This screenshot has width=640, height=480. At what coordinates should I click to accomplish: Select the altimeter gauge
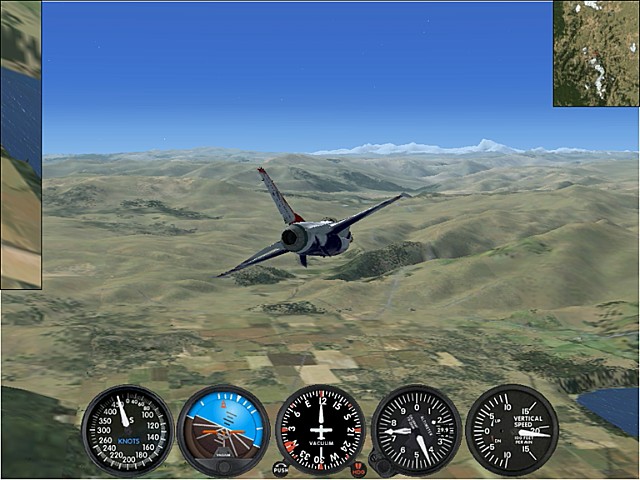tap(416, 430)
